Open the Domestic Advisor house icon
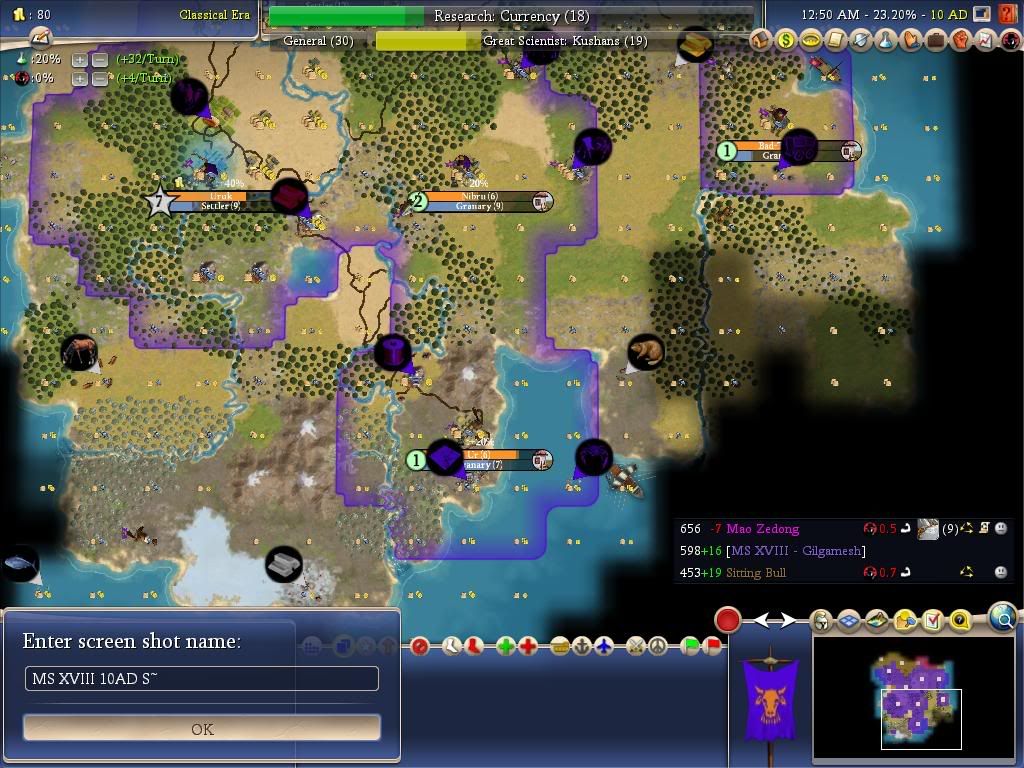This screenshot has width=1024, height=768. pos(761,41)
